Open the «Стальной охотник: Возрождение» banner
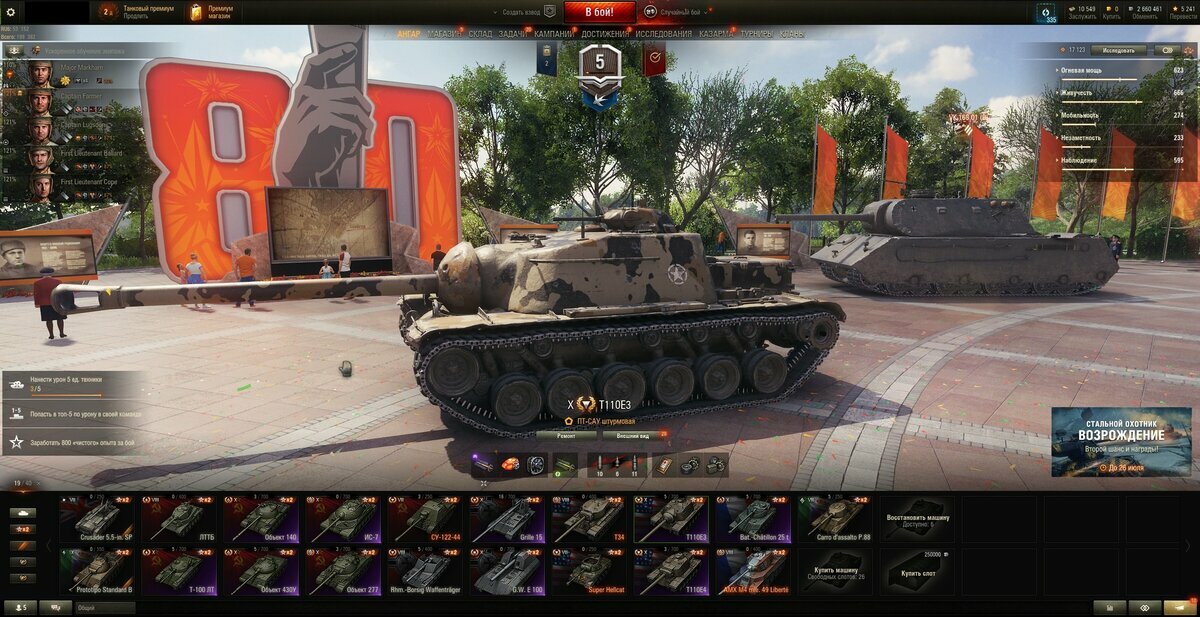Image resolution: width=1200 pixels, height=617 pixels. (1121, 441)
